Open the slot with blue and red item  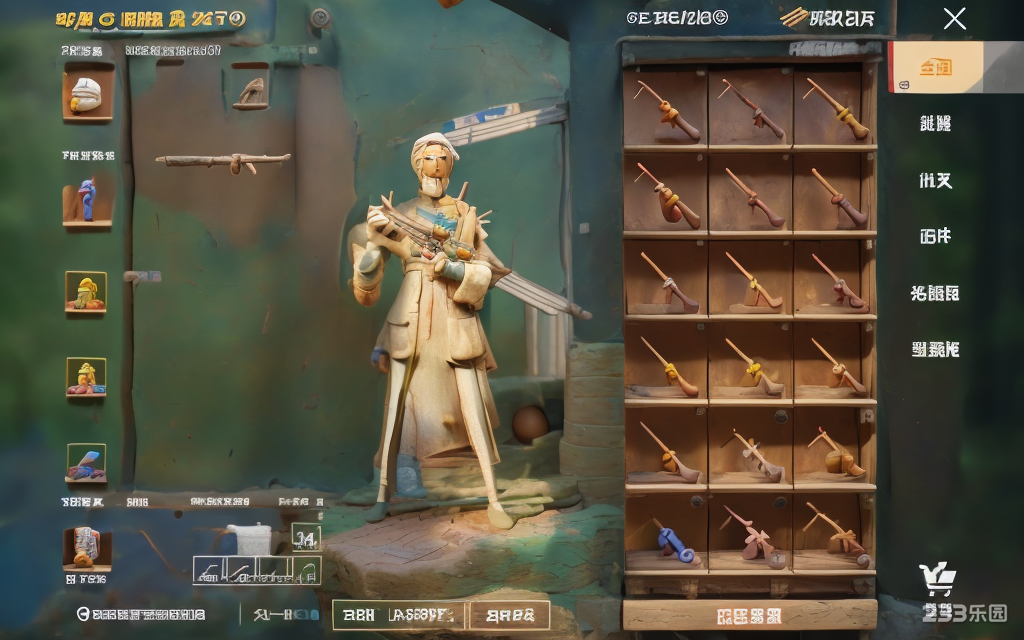(x=87, y=463)
